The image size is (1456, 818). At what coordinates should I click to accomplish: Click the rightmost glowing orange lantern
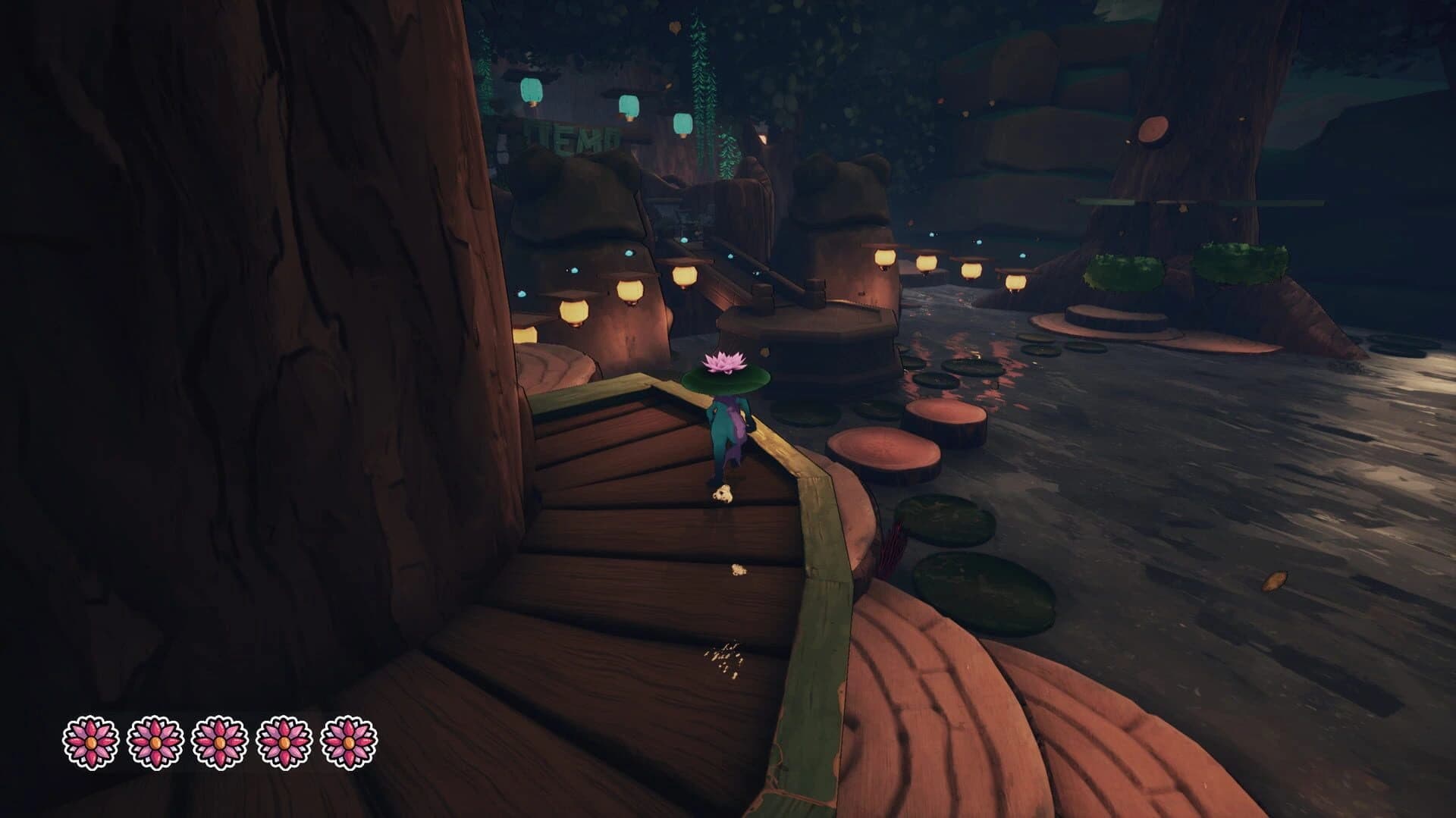pyautogui.click(x=1016, y=281)
